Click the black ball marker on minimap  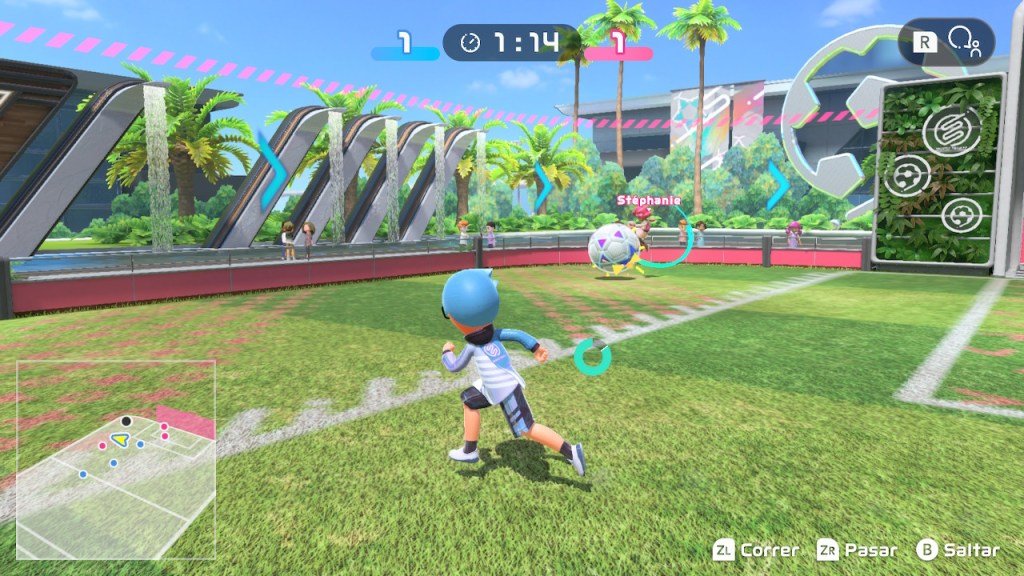(x=126, y=421)
